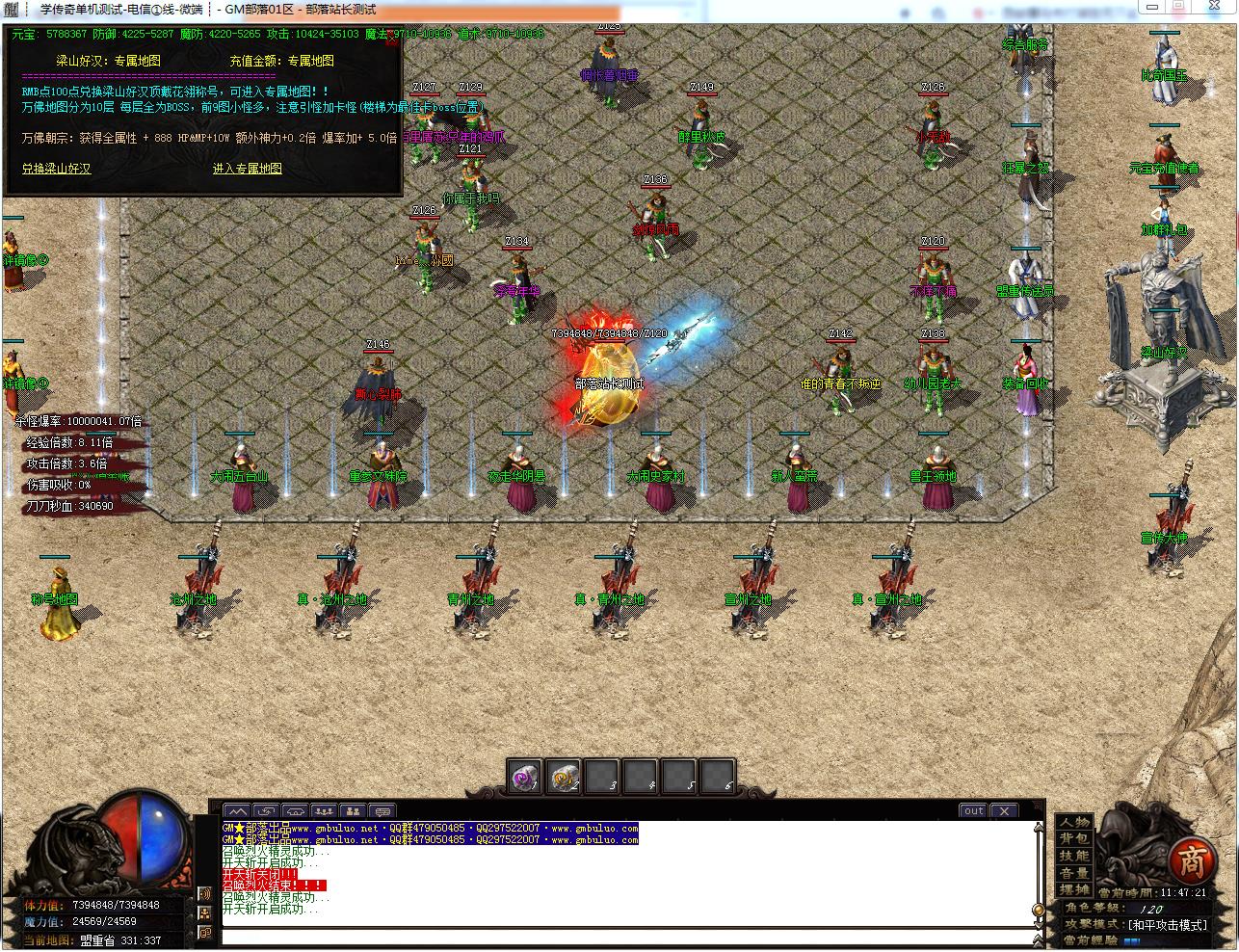Close the NPC dialogue panel
1239x952 pixels.
(392, 40)
